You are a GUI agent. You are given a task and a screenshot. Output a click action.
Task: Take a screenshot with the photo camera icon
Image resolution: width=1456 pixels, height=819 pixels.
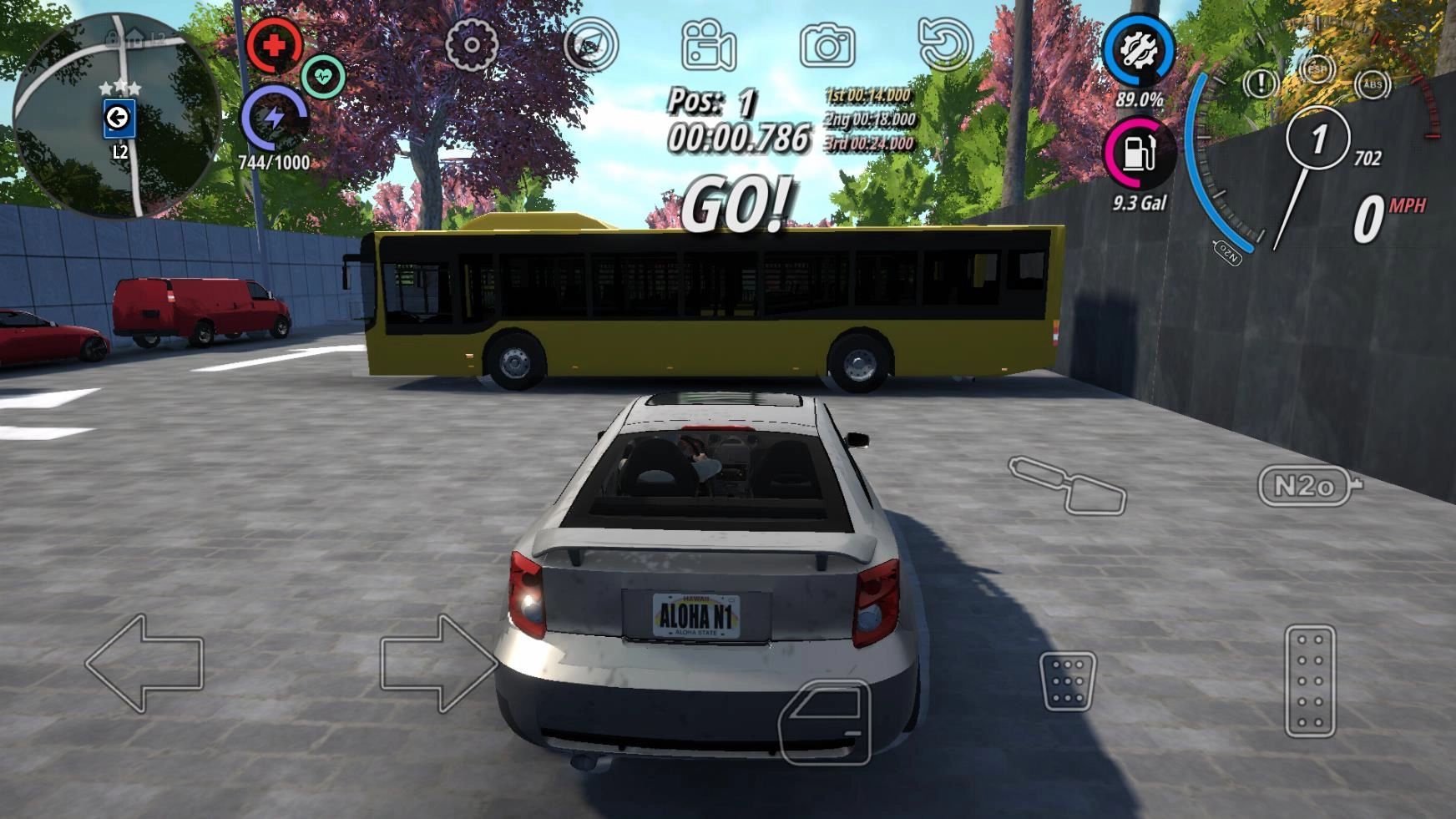tap(827, 45)
